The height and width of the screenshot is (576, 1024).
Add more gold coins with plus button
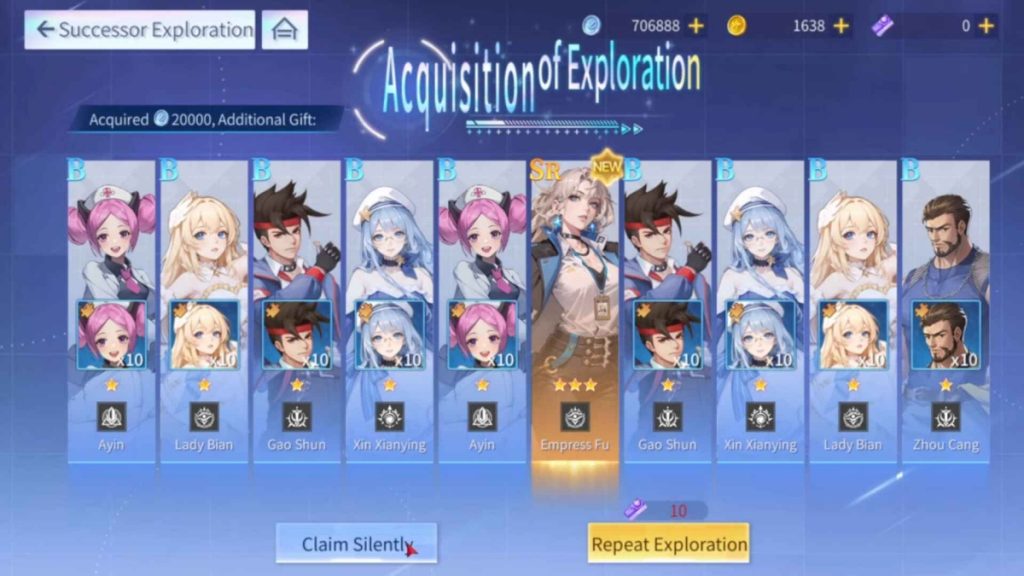[841, 26]
